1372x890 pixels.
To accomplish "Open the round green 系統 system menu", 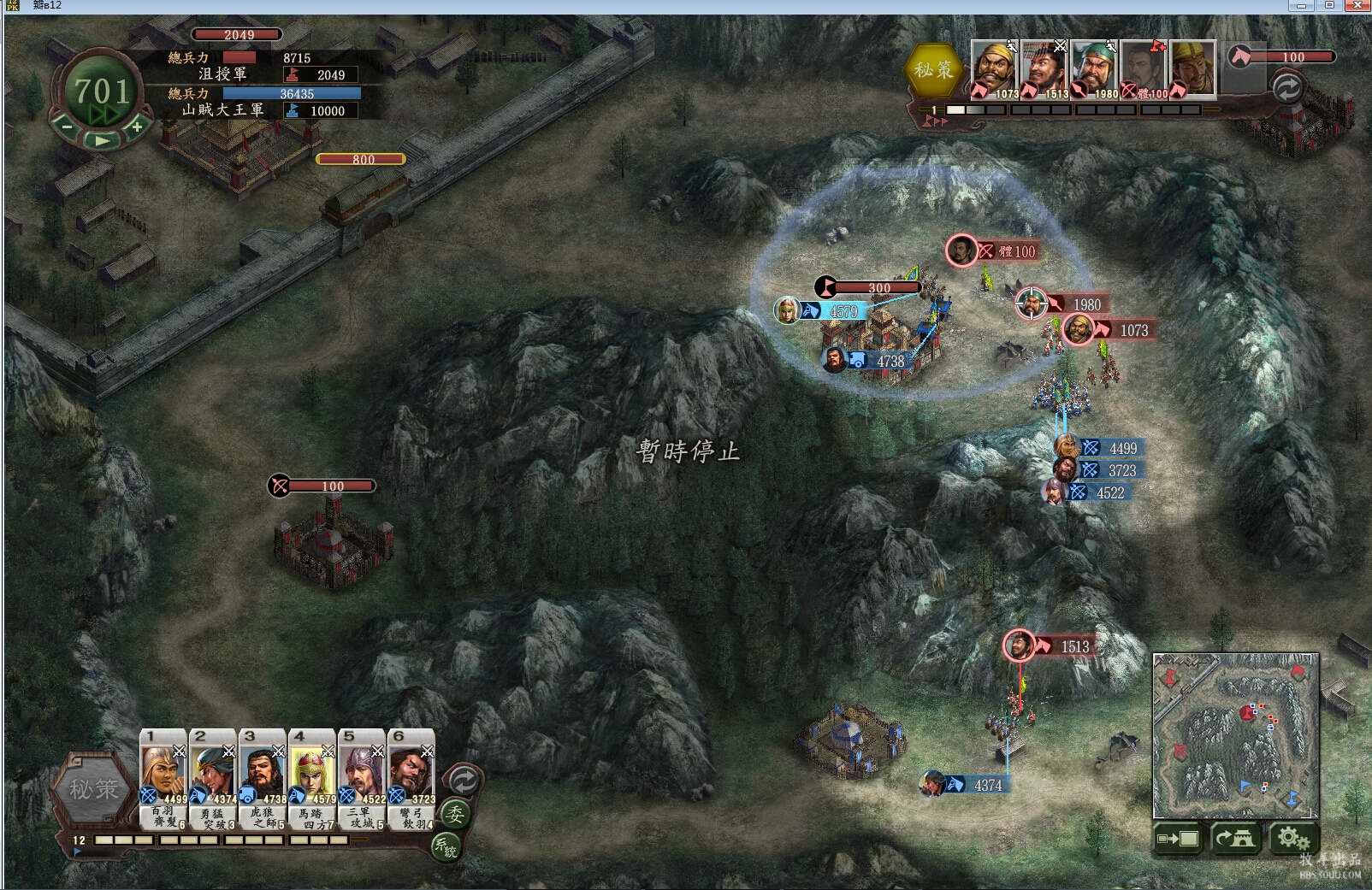I will (x=445, y=846).
